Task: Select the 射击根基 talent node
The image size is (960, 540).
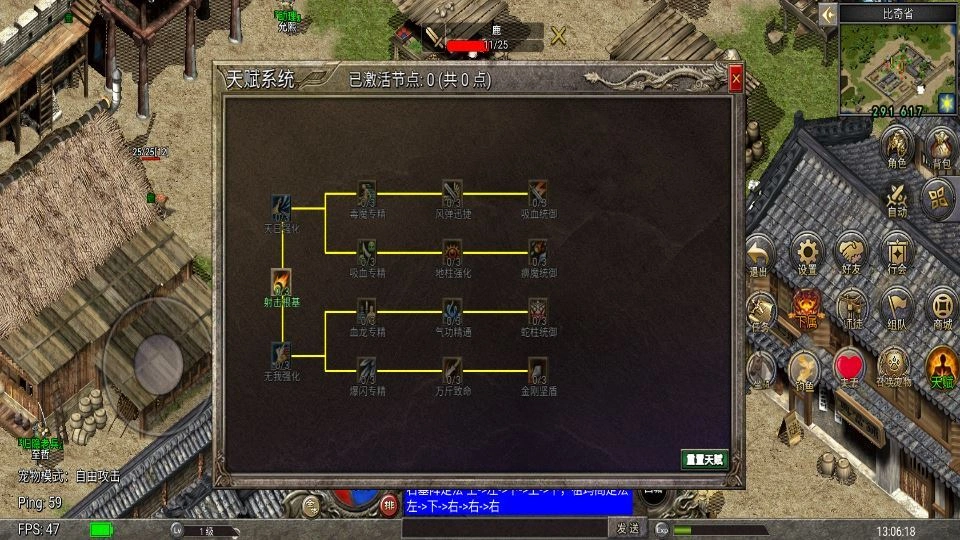Action: pyautogui.click(x=282, y=282)
